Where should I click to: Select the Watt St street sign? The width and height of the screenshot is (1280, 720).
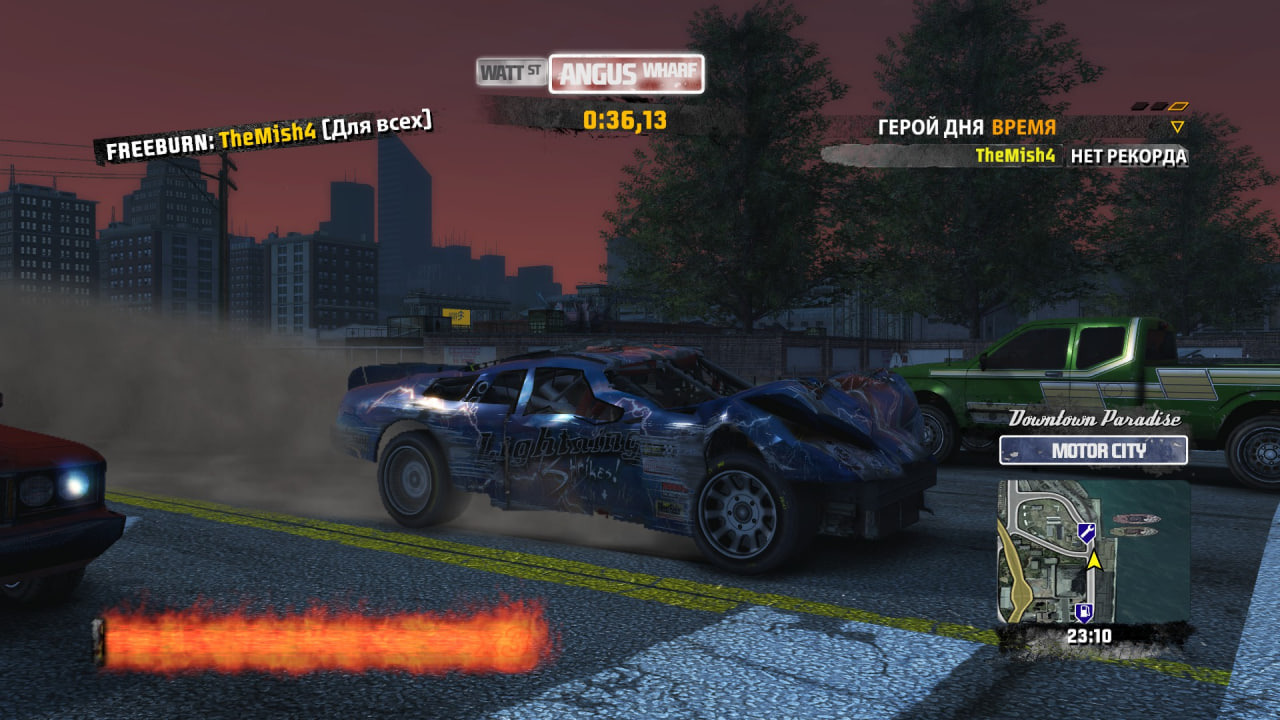(x=511, y=71)
